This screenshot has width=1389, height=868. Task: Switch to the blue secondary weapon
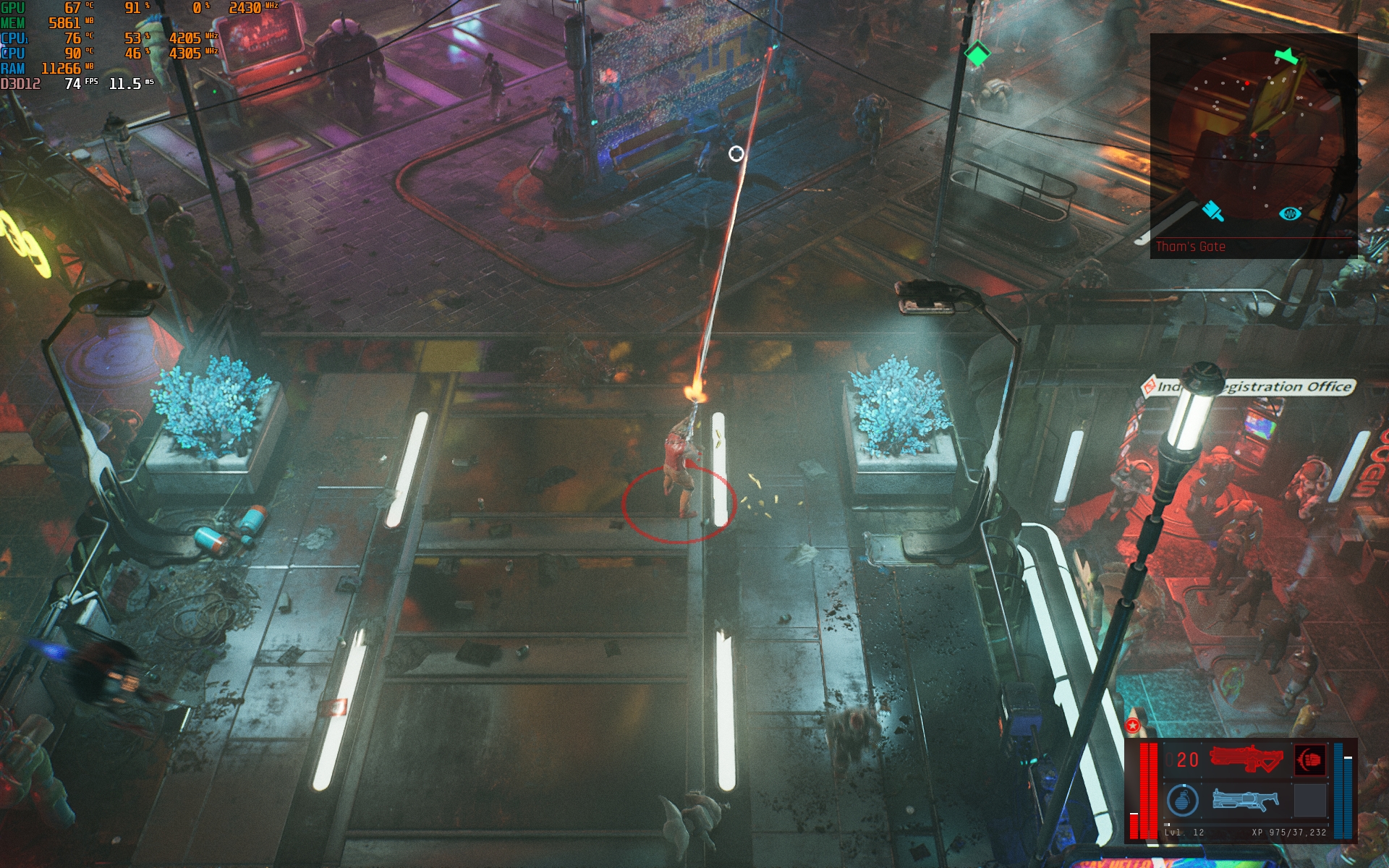pos(1245,800)
